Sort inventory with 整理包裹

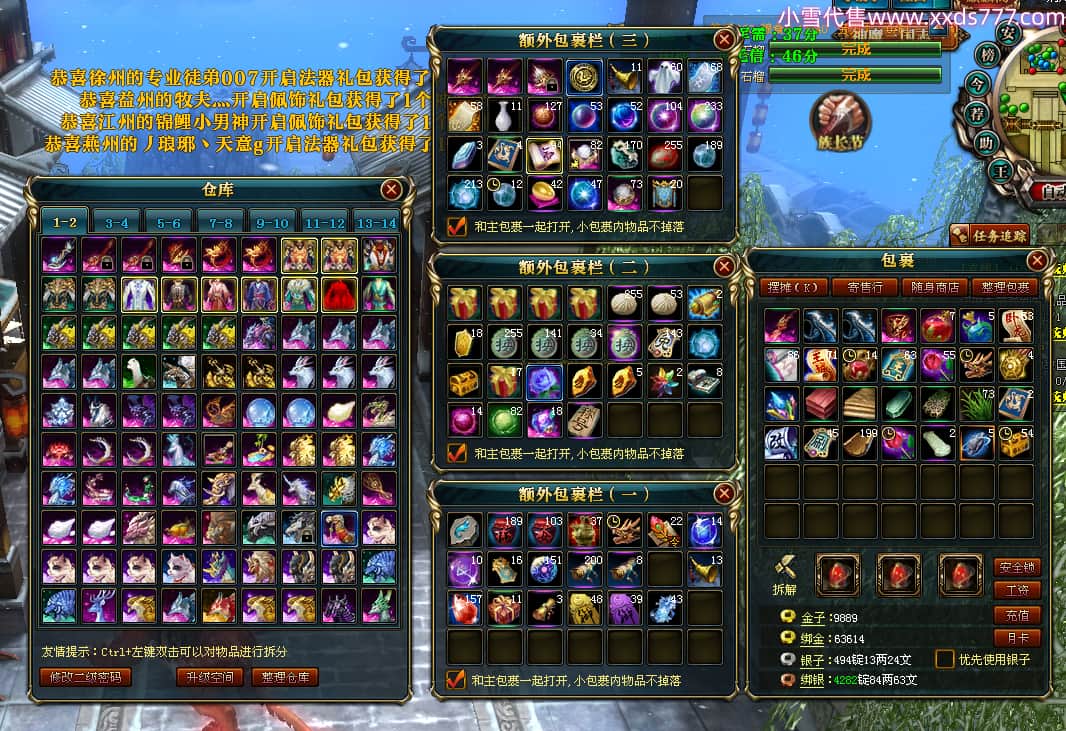click(x=1004, y=287)
